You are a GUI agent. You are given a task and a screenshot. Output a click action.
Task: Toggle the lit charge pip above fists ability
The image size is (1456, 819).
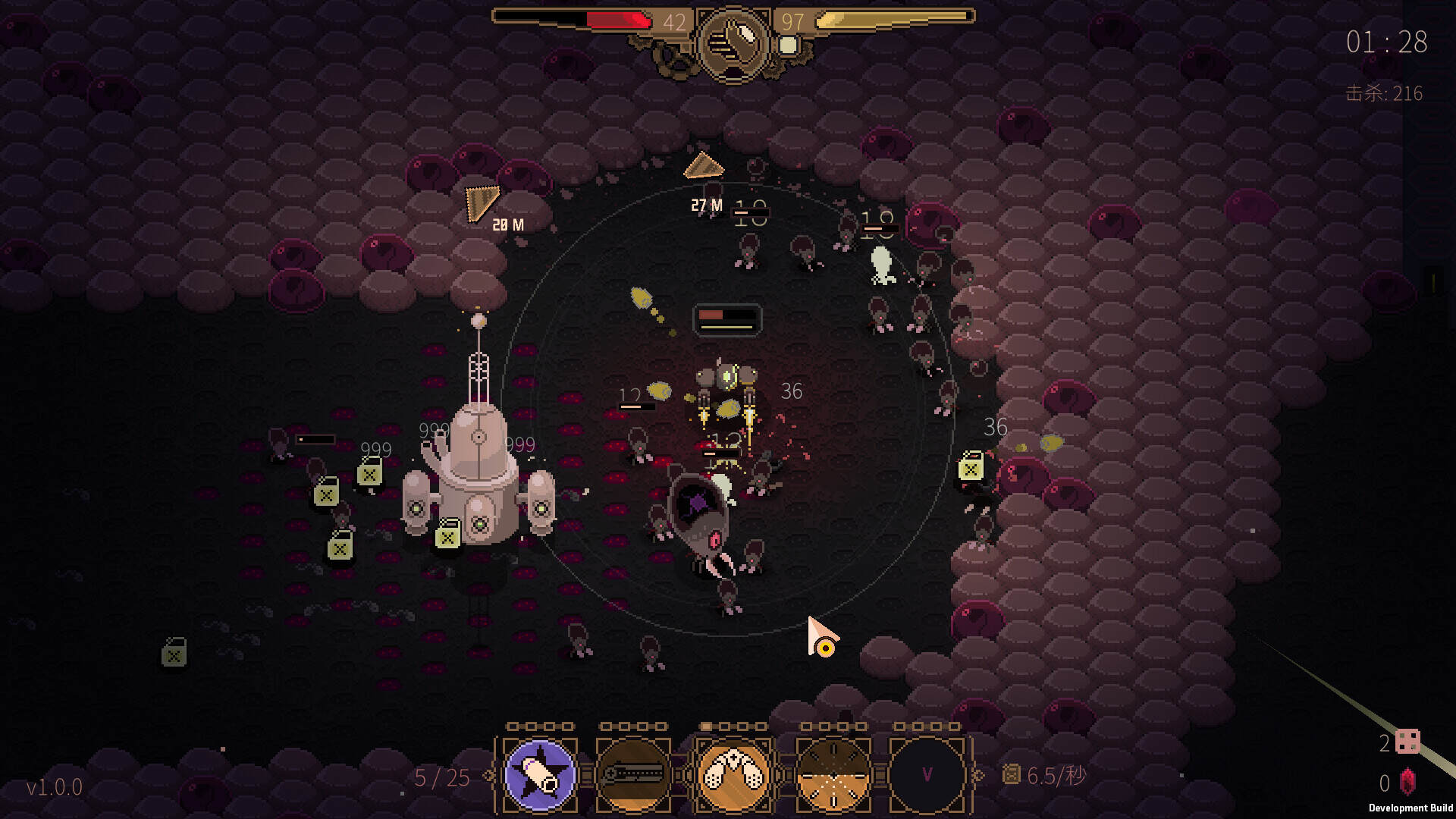705,724
